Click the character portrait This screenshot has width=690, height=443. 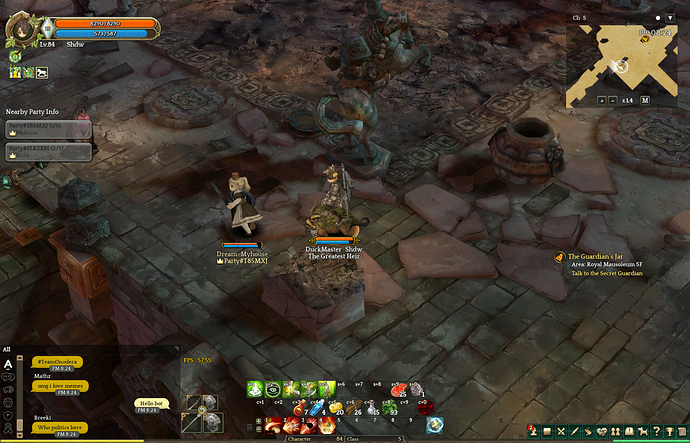(22, 31)
